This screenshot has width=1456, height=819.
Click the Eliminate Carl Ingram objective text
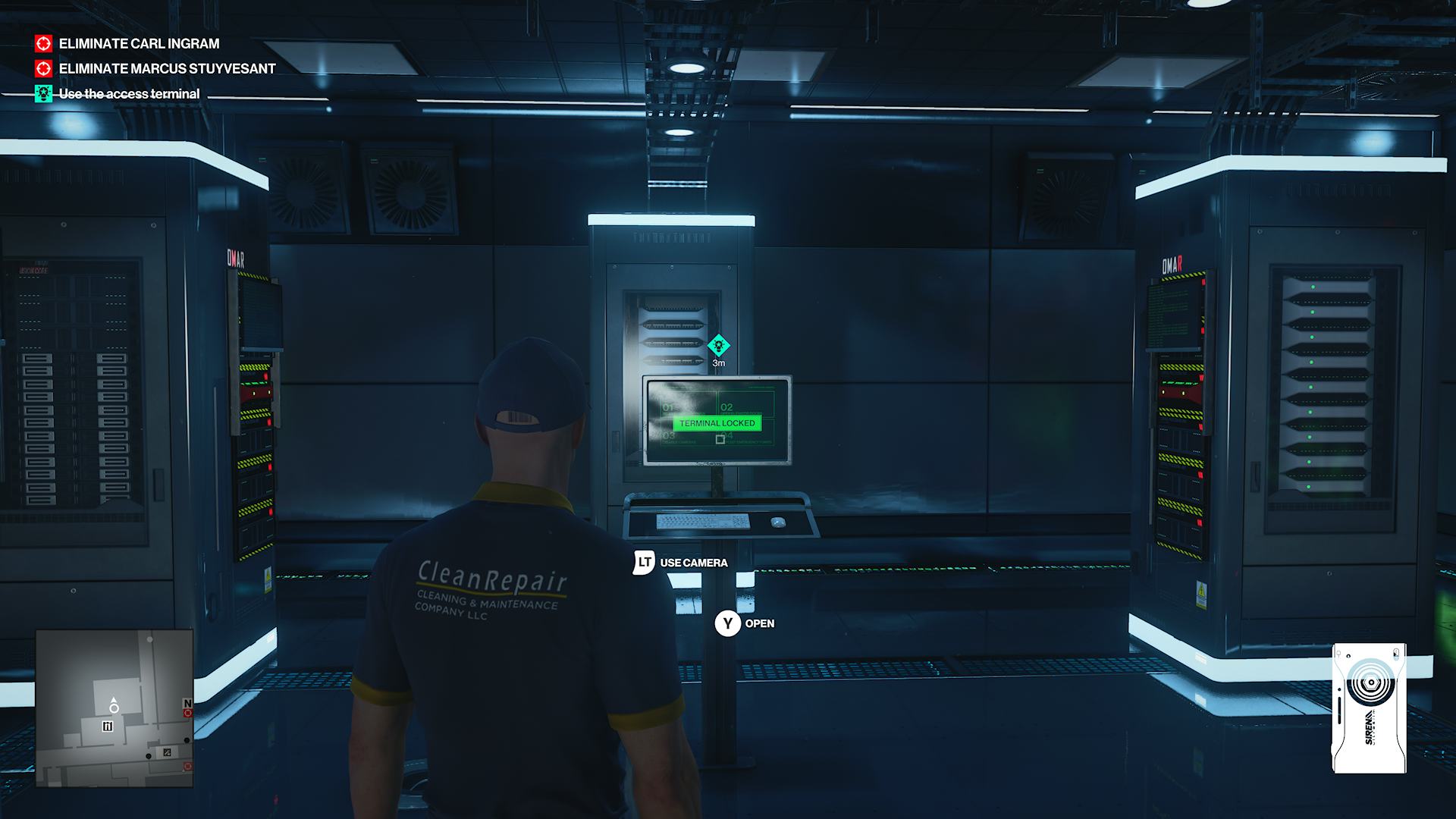138,45
